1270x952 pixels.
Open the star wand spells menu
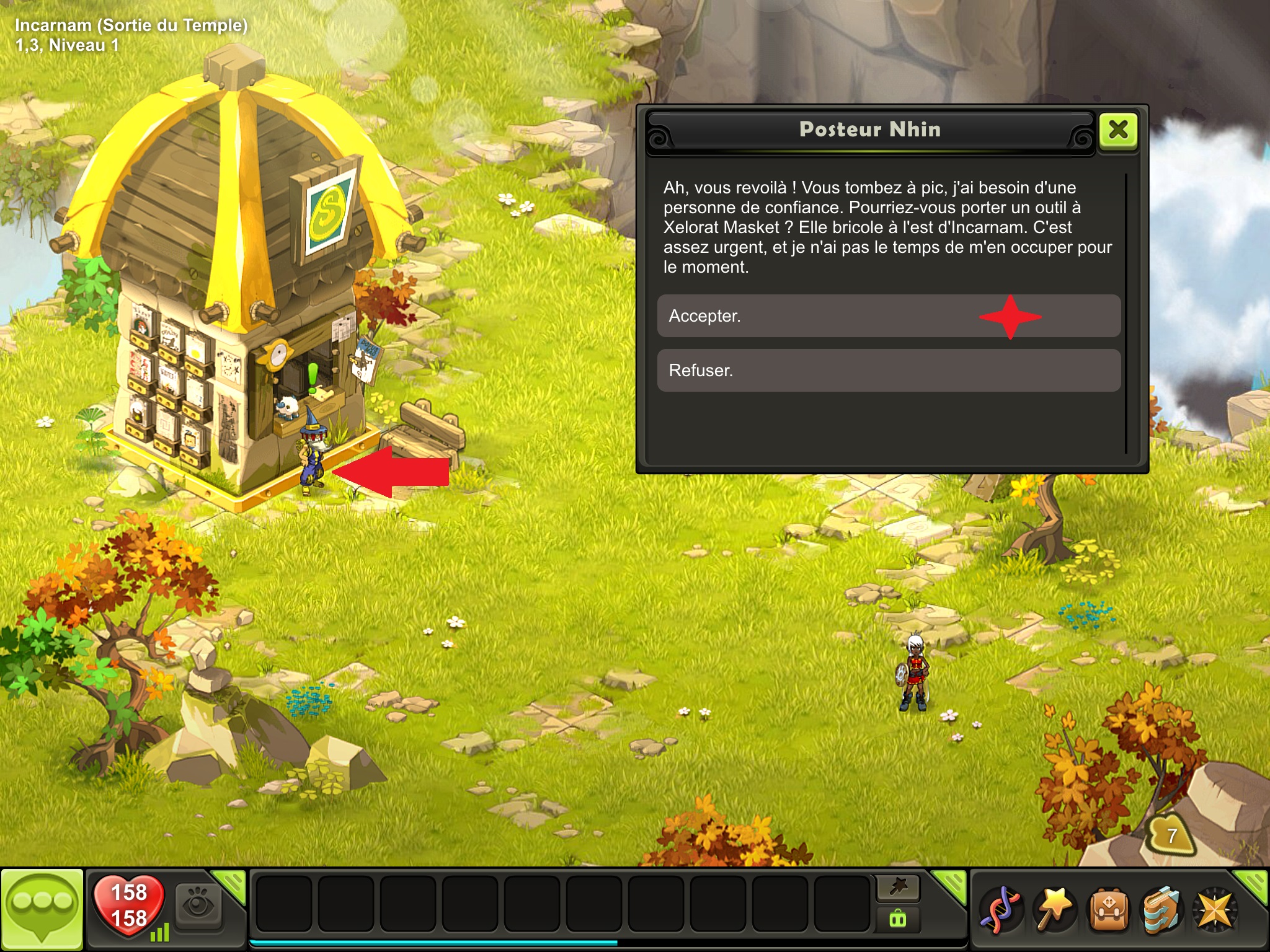[1054, 910]
